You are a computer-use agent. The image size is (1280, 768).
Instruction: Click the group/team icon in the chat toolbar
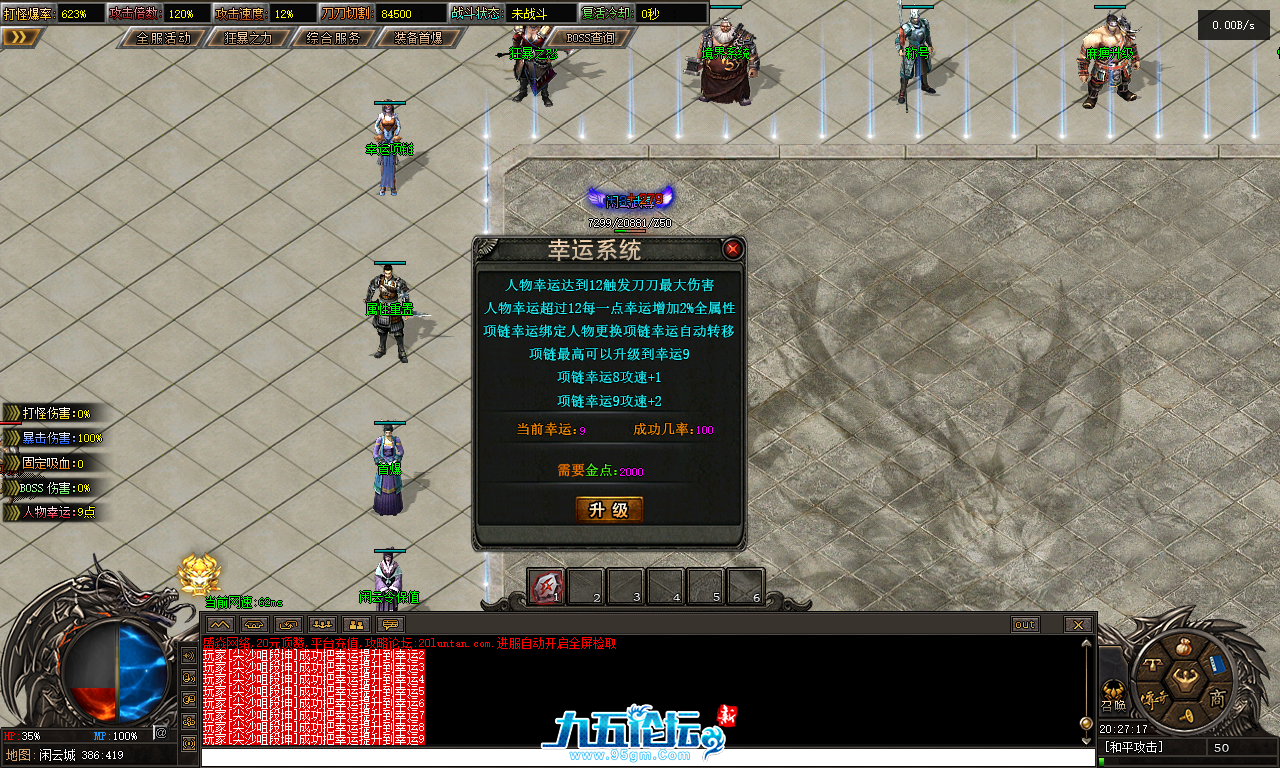point(321,623)
